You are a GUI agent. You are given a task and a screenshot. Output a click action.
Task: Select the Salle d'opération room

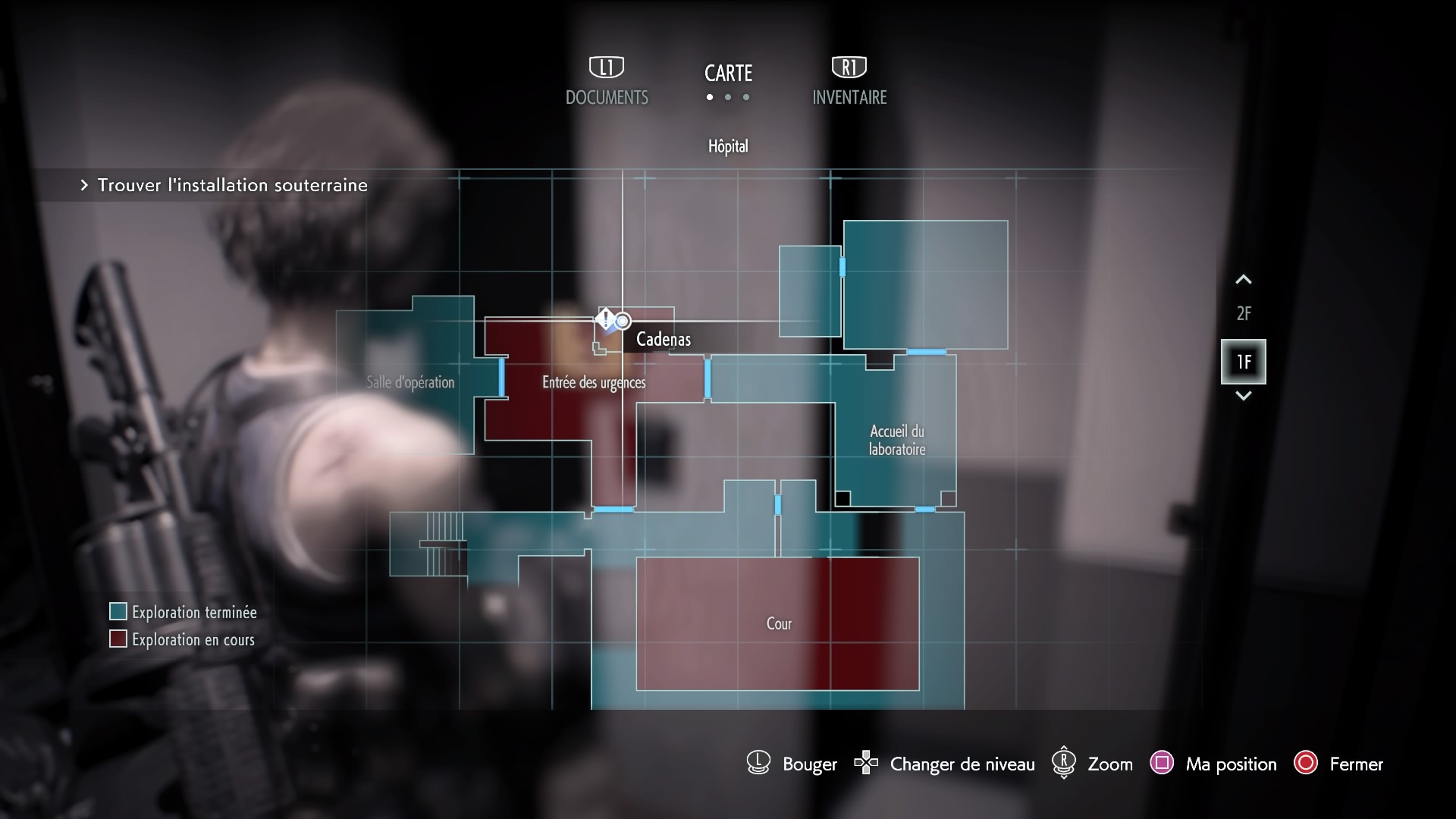point(410,382)
